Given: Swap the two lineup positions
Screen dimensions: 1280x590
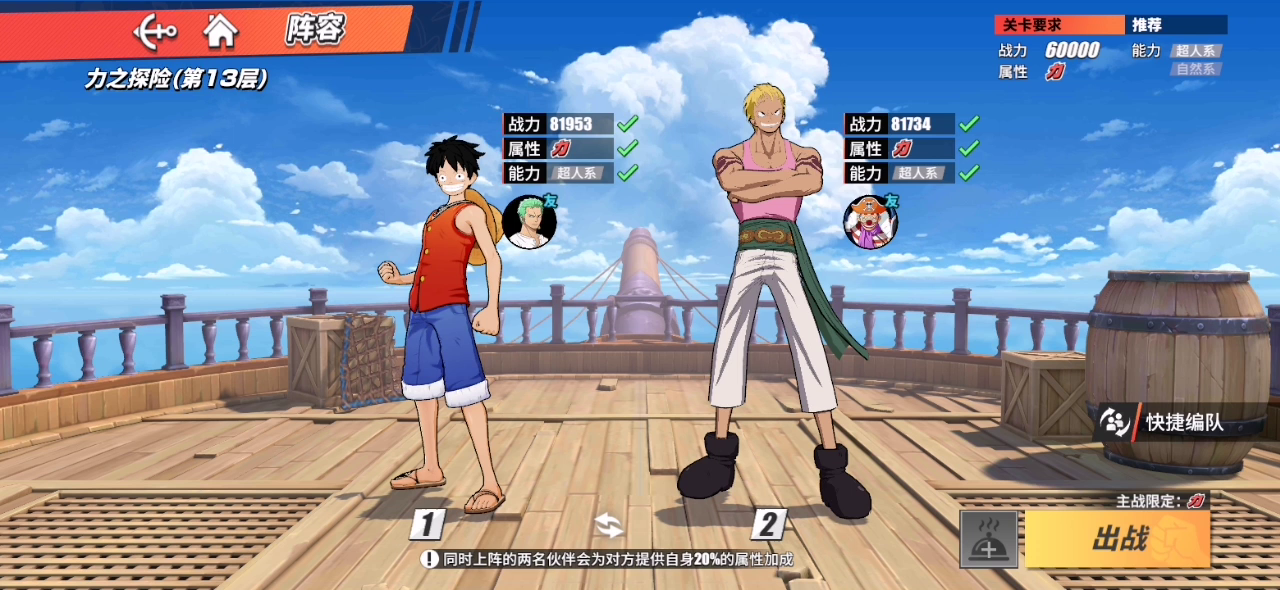Looking at the screenshot, I should pyautogui.click(x=608, y=524).
